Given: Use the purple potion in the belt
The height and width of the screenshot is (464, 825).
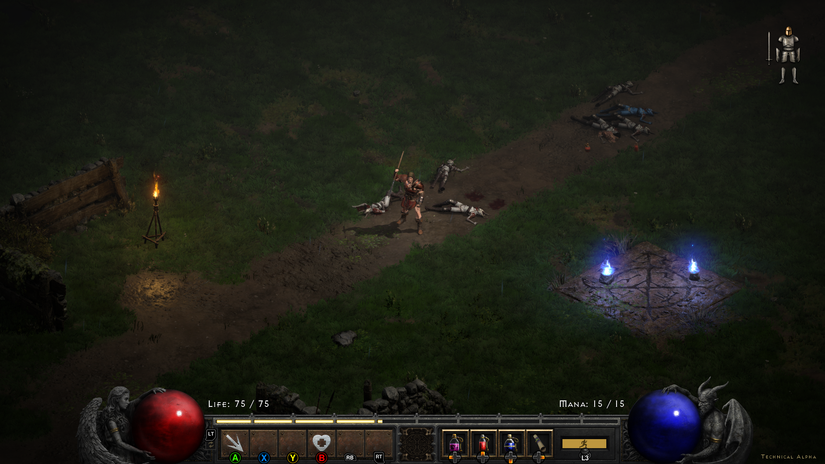Looking at the screenshot, I should (x=455, y=443).
